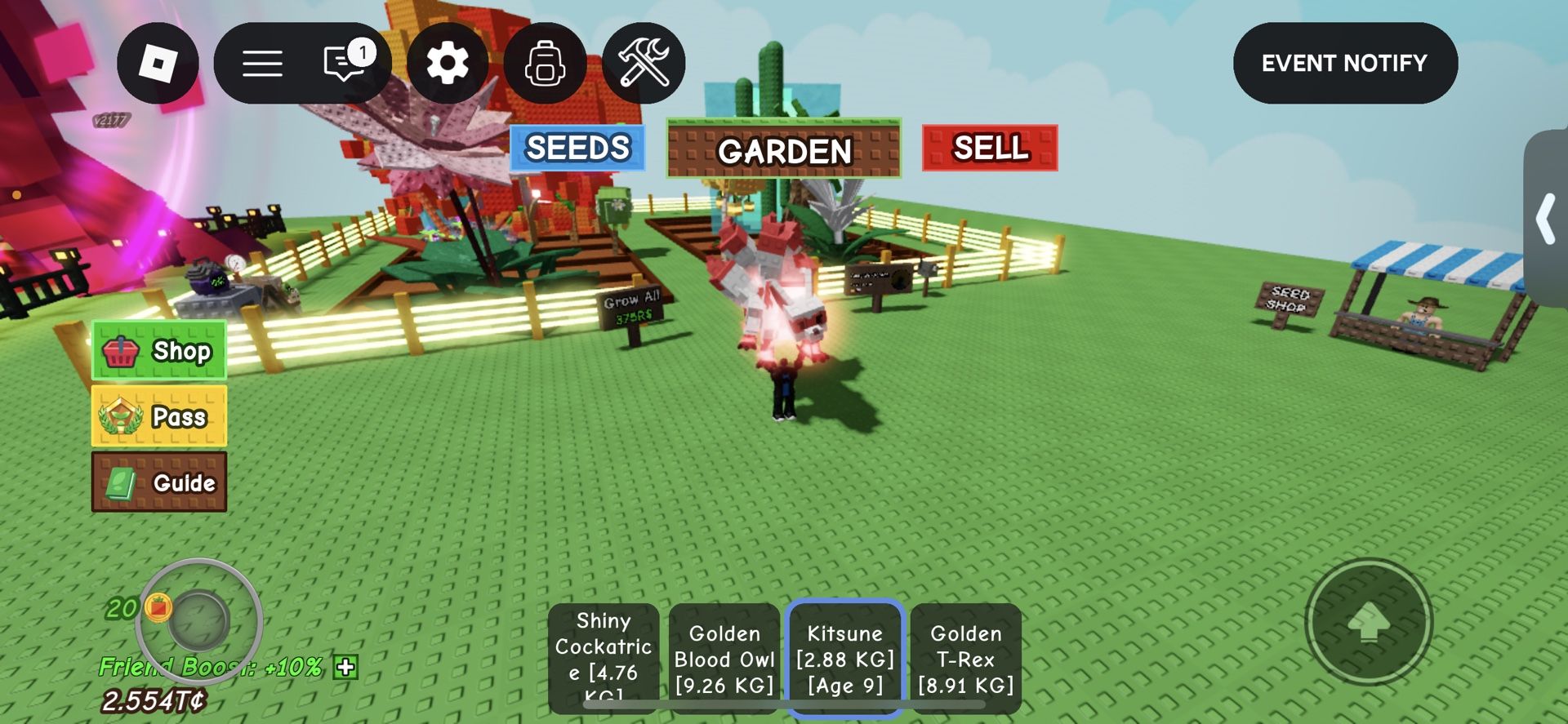
Task: Click the hammer and wrench tools icon
Action: click(x=645, y=62)
